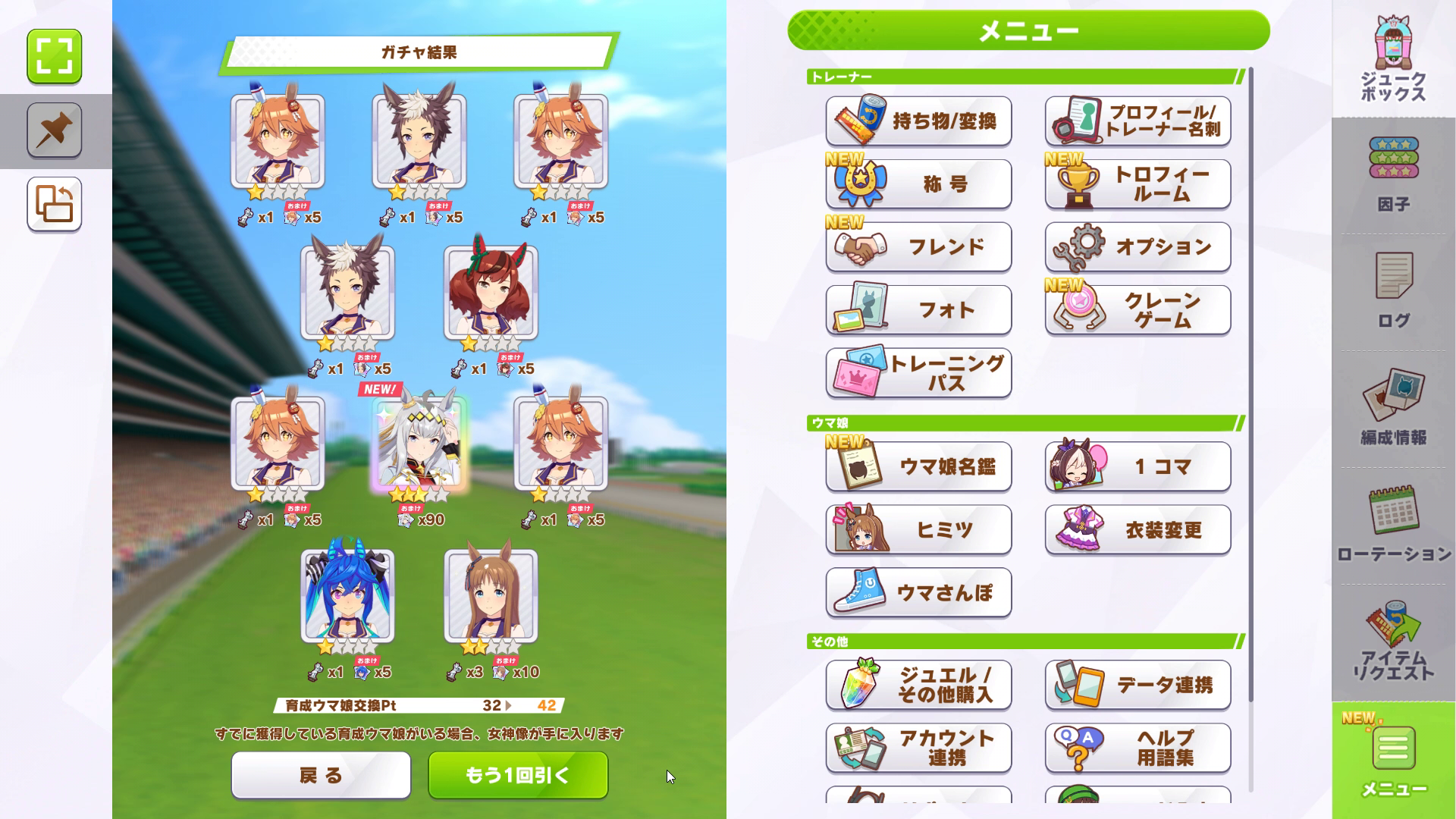Go back with the 戻る button
Image resolution: width=1456 pixels, height=819 pixels.
321,775
